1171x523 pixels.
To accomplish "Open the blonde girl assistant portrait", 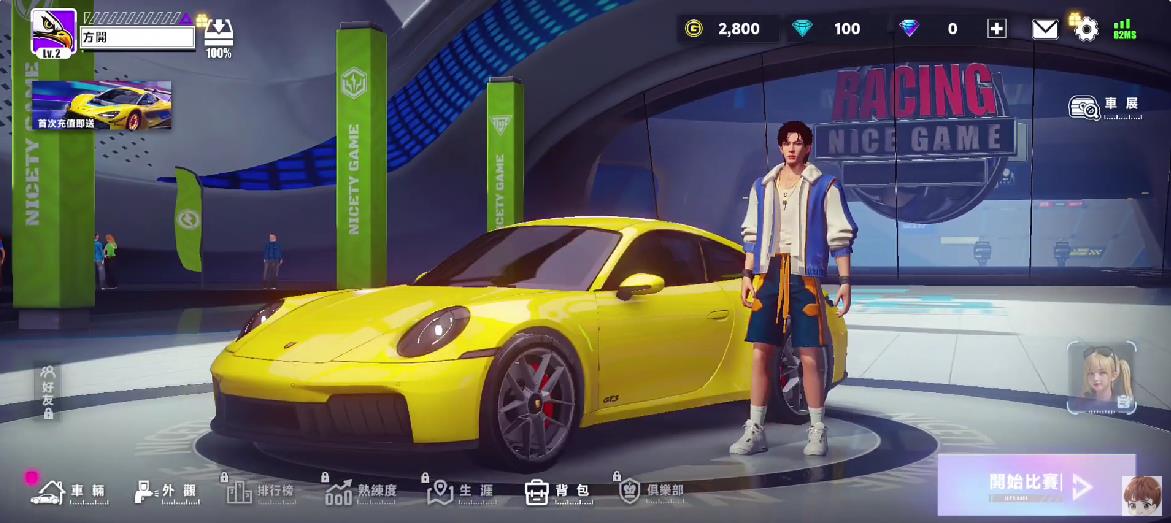I will pyautogui.click(x=1101, y=377).
